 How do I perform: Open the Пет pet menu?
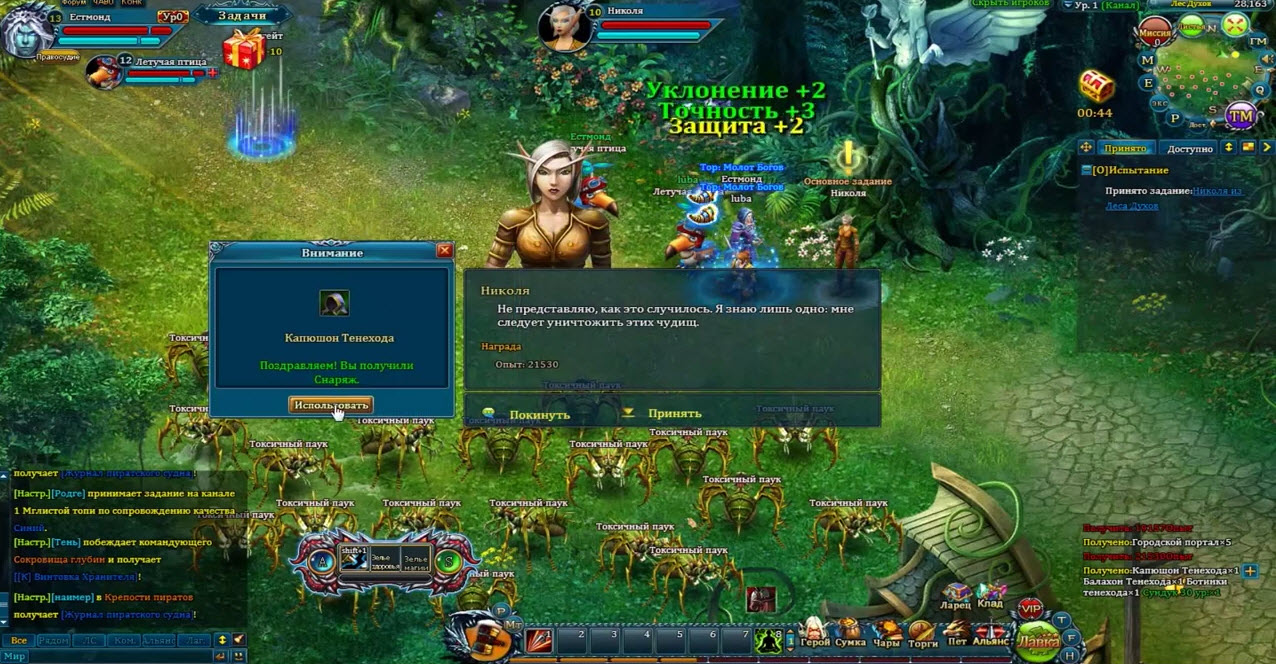tap(957, 634)
